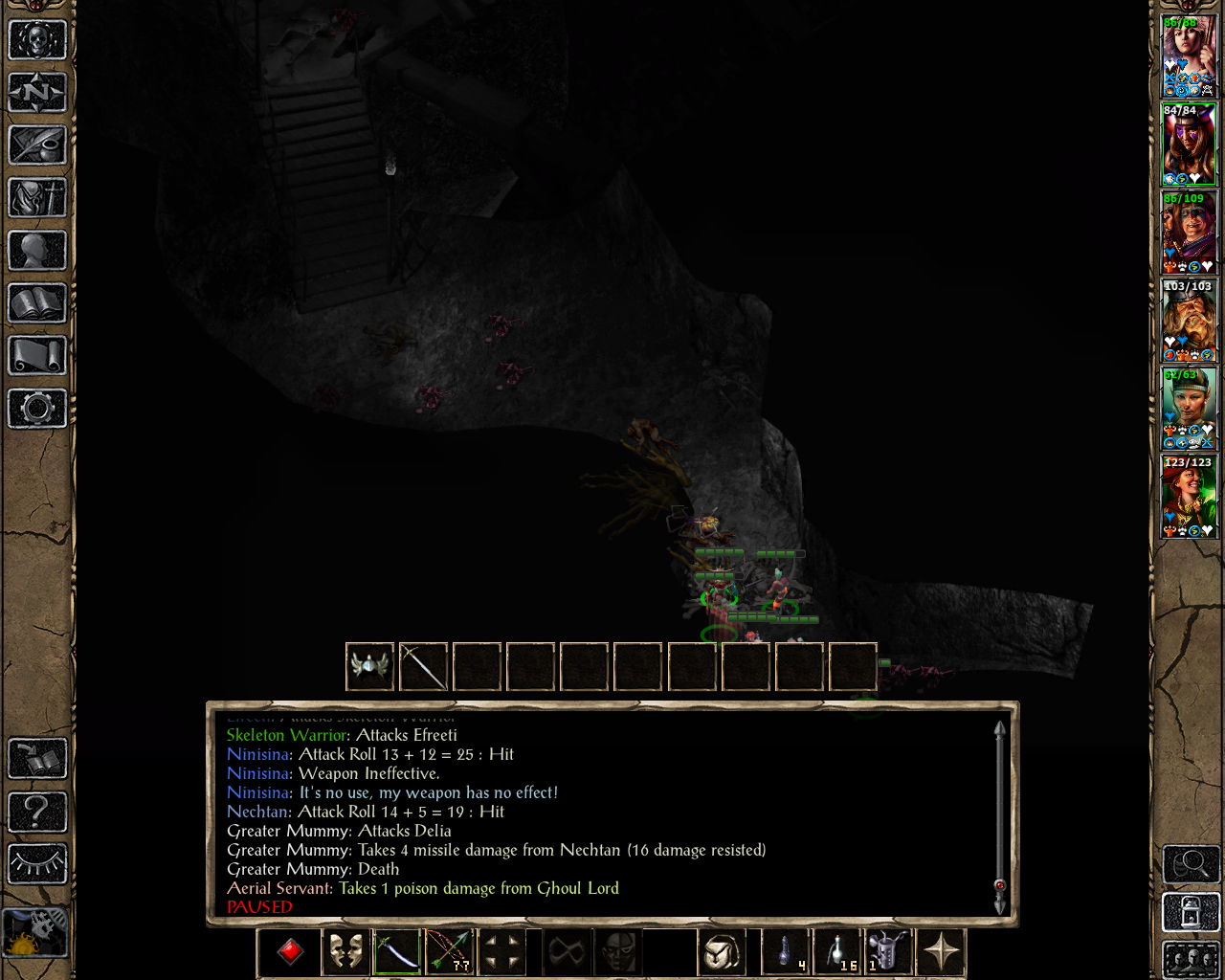Open the priest scroll button
Image resolution: width=1225 pixels, height=980 pixels.
(x=36, y=356)
